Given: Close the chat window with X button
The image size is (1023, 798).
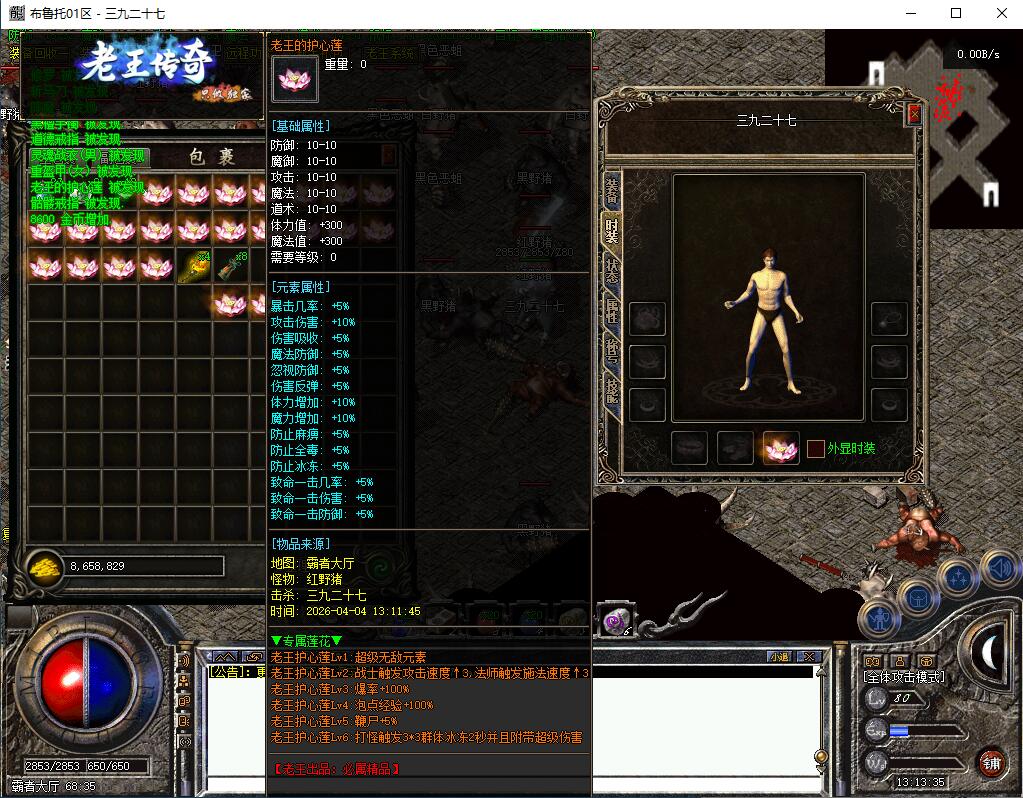Looking at the screenshot, I should click(808, 656).
